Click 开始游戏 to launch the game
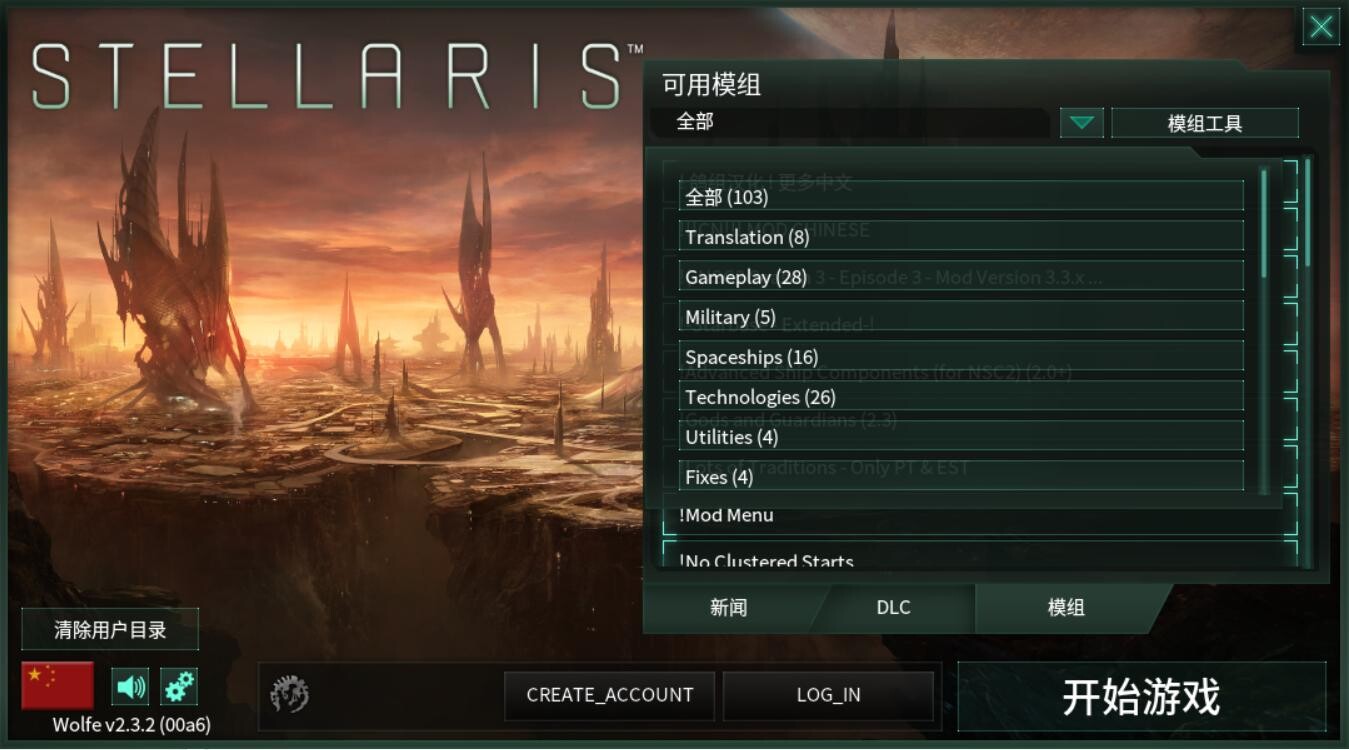 tap(1143, 695)
